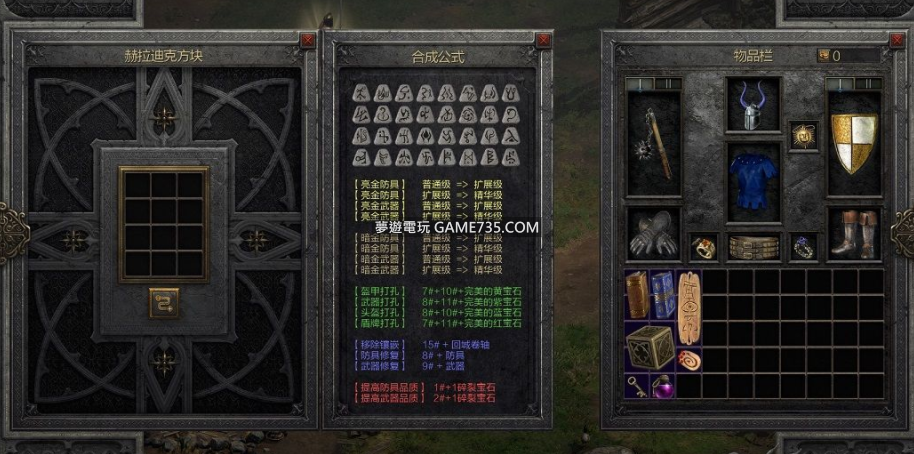Select the equipped flail weapon slot
This screenshot has height=454, width=914.
click(x=653, y=145)
